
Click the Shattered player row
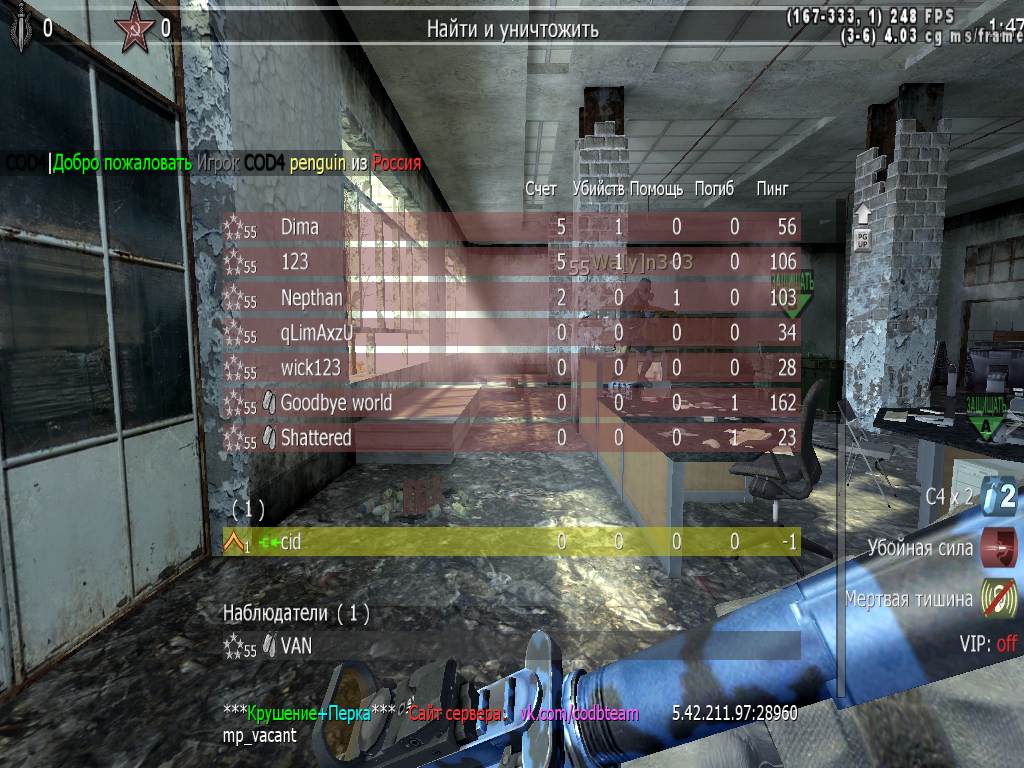(510, 438)
